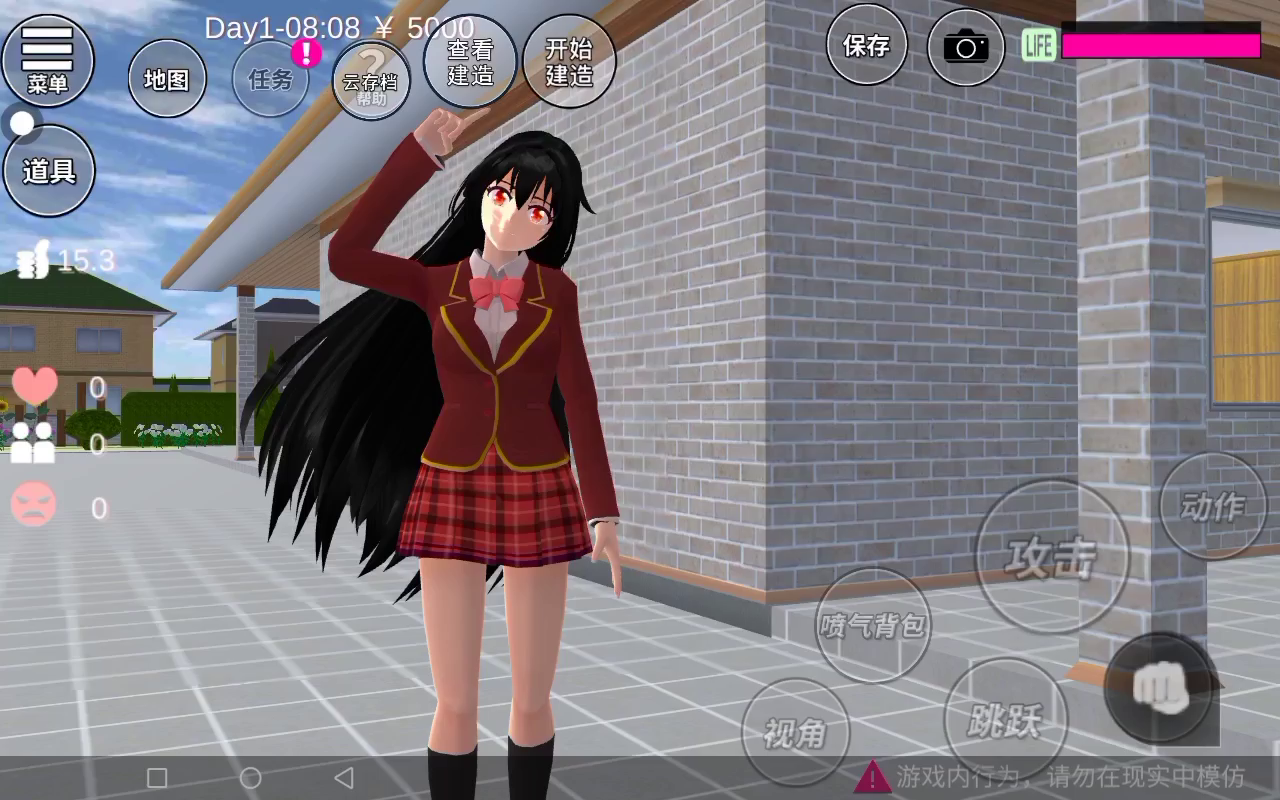Click the 保存 save button
Screen dimensions: 1280x800
click(866, 45)
